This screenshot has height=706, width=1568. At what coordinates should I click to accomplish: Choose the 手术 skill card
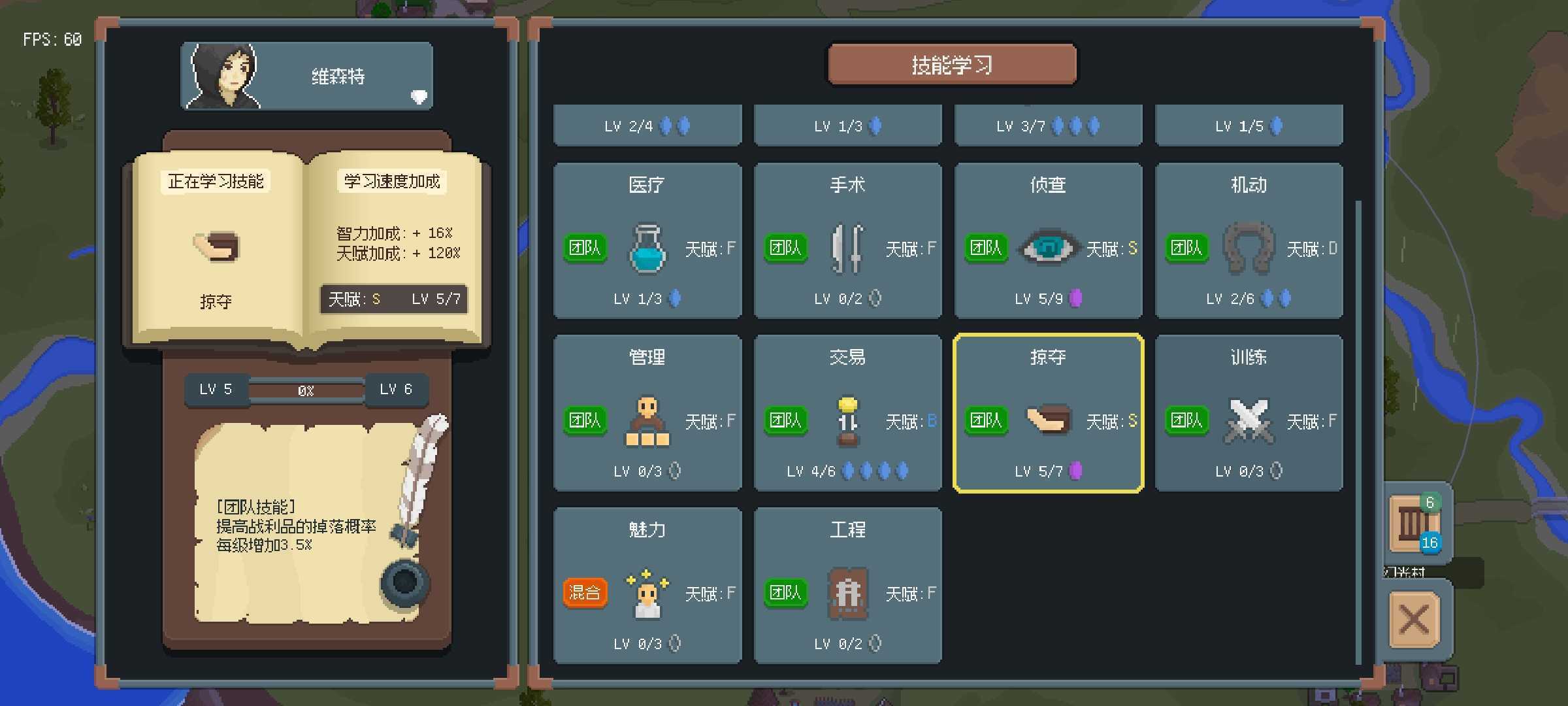(847, 241)
